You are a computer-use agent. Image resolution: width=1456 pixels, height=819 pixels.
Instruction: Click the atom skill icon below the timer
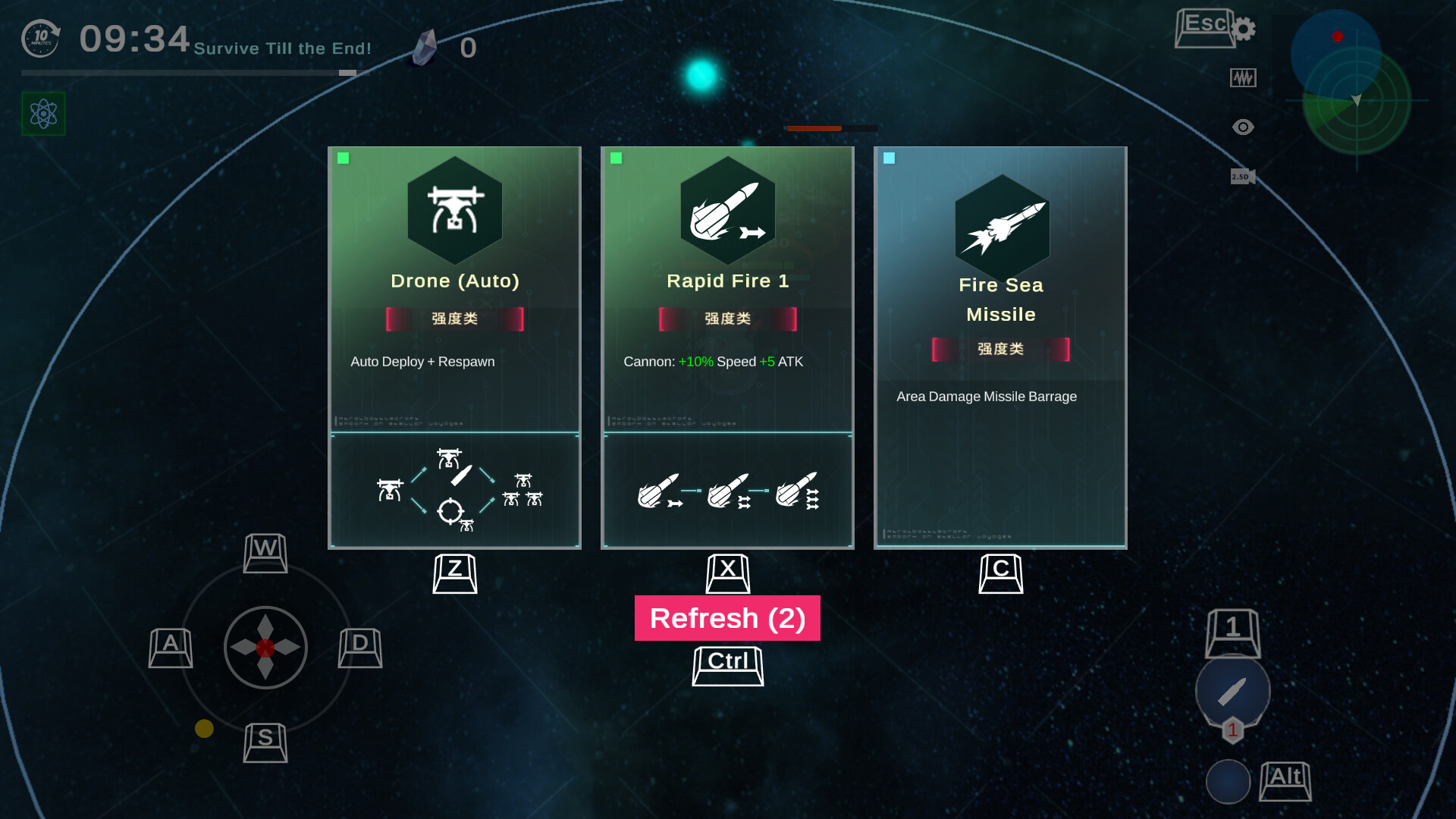[42, 115]
